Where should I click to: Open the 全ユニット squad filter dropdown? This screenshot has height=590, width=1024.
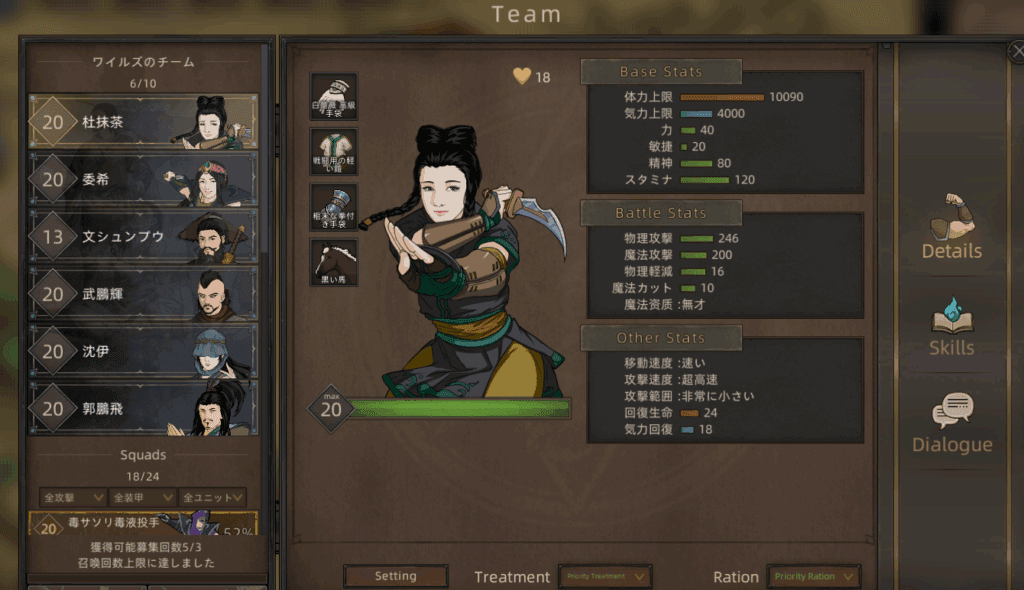coord(213,497)
